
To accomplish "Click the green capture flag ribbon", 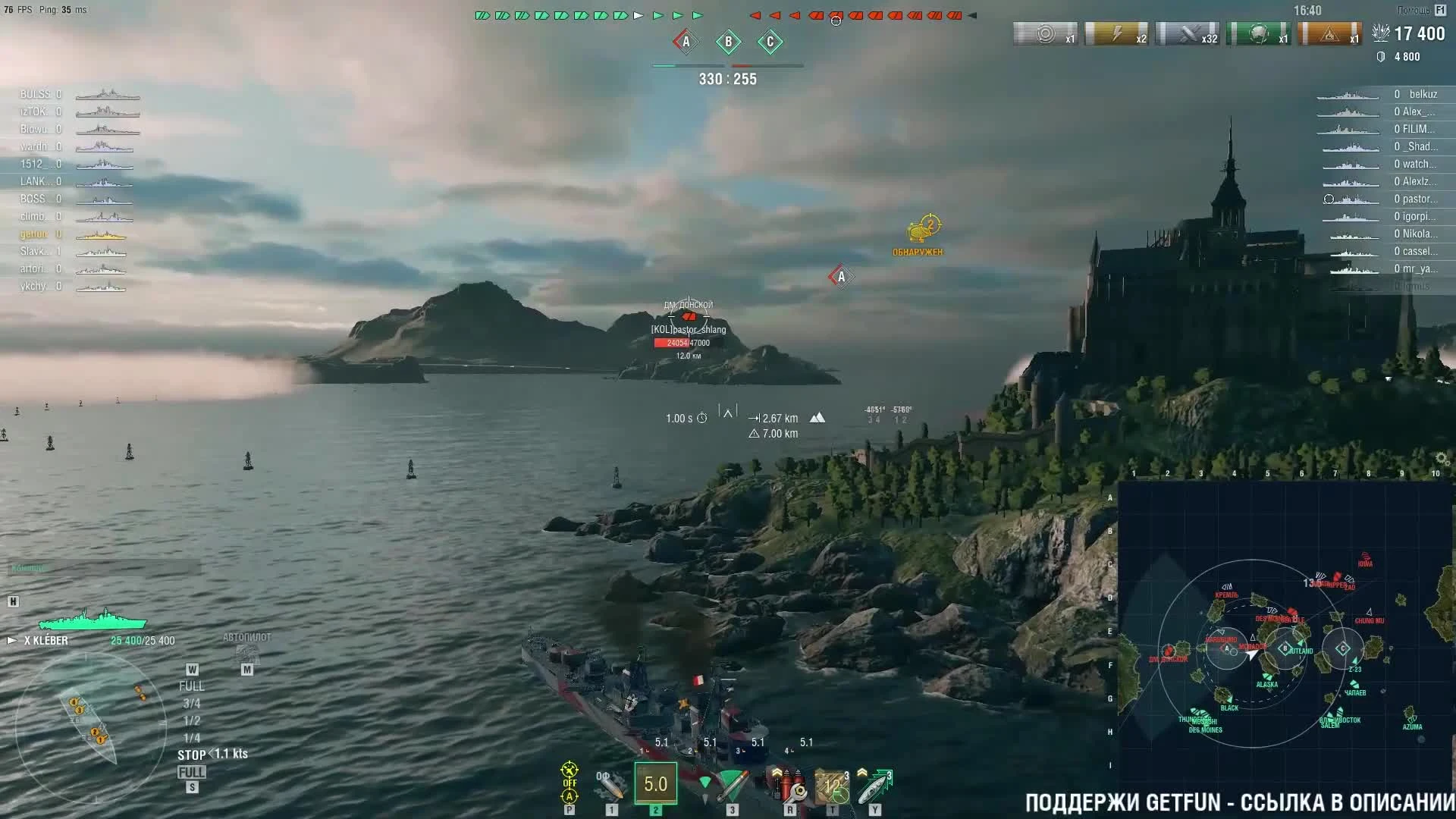I will point(1259,35).
